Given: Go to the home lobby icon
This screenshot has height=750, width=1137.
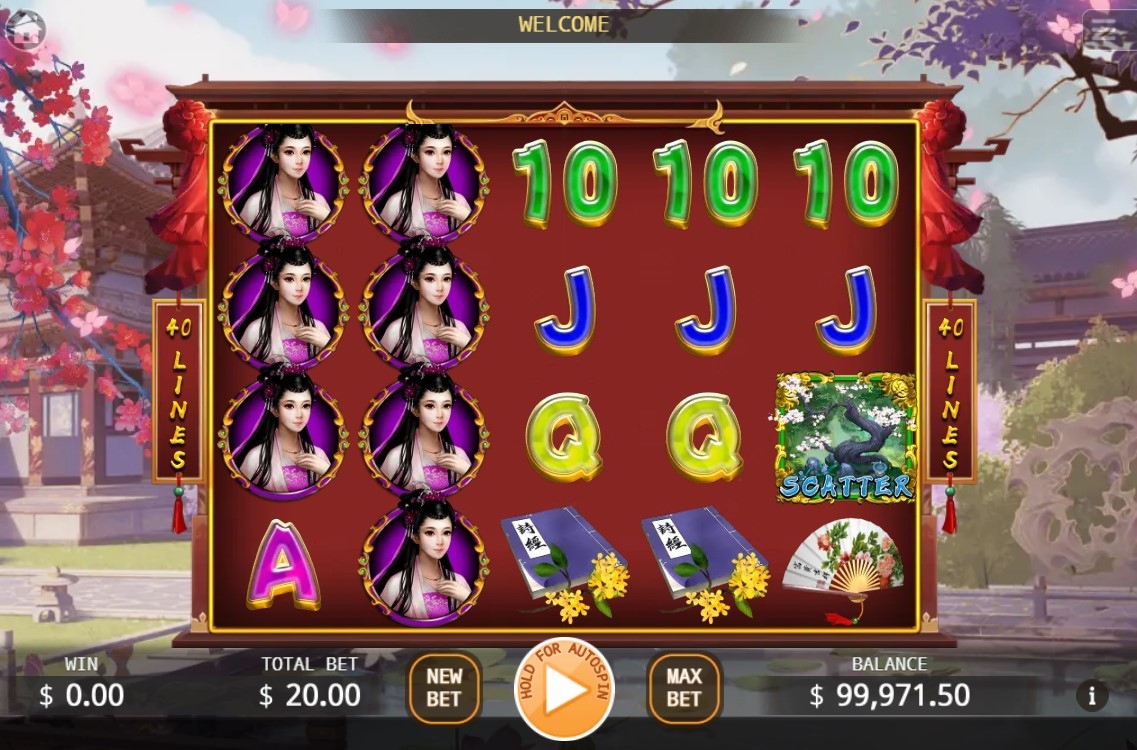Looking at the screenshot, I should 24,29.
